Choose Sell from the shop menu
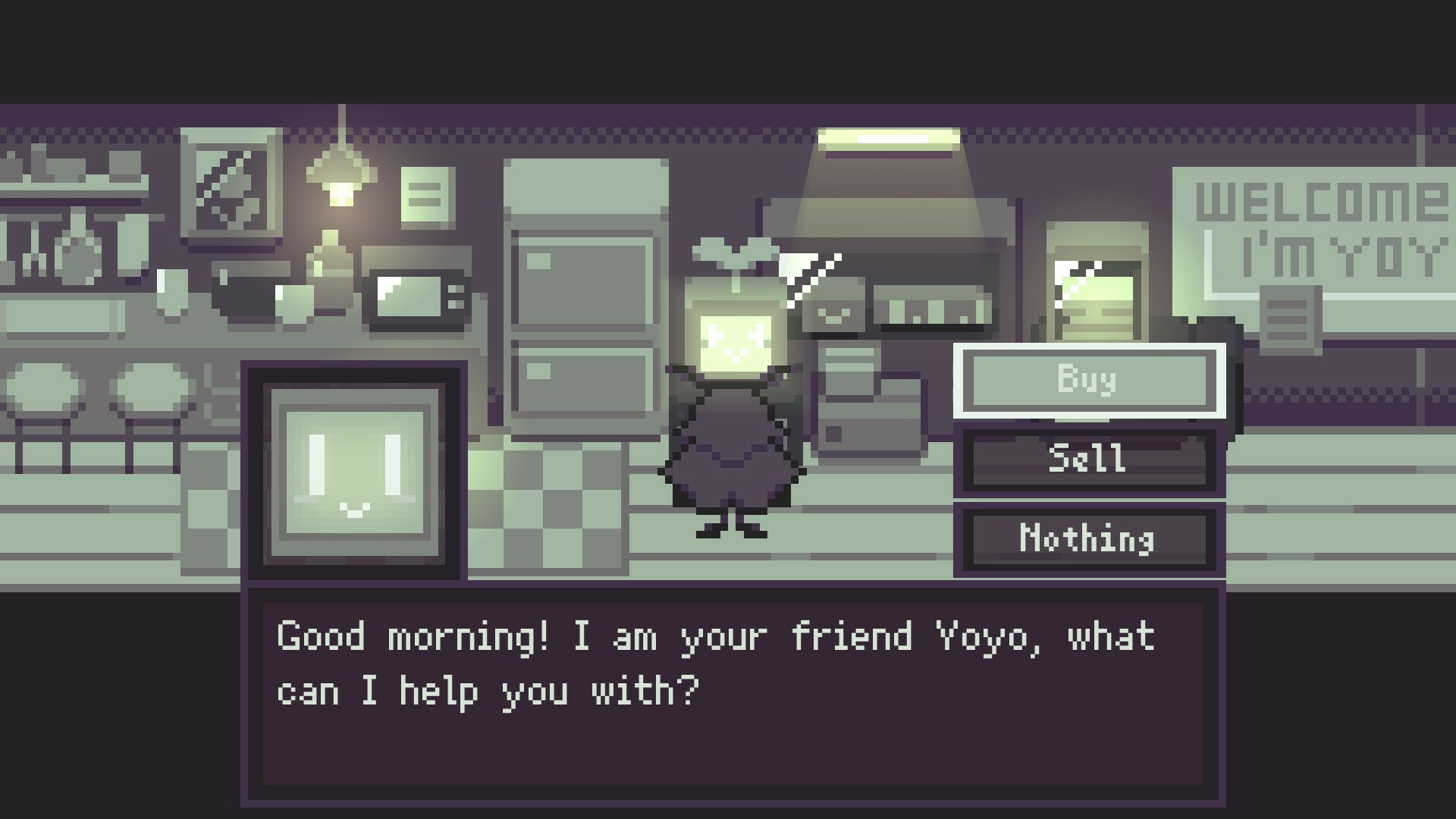 1090,460
